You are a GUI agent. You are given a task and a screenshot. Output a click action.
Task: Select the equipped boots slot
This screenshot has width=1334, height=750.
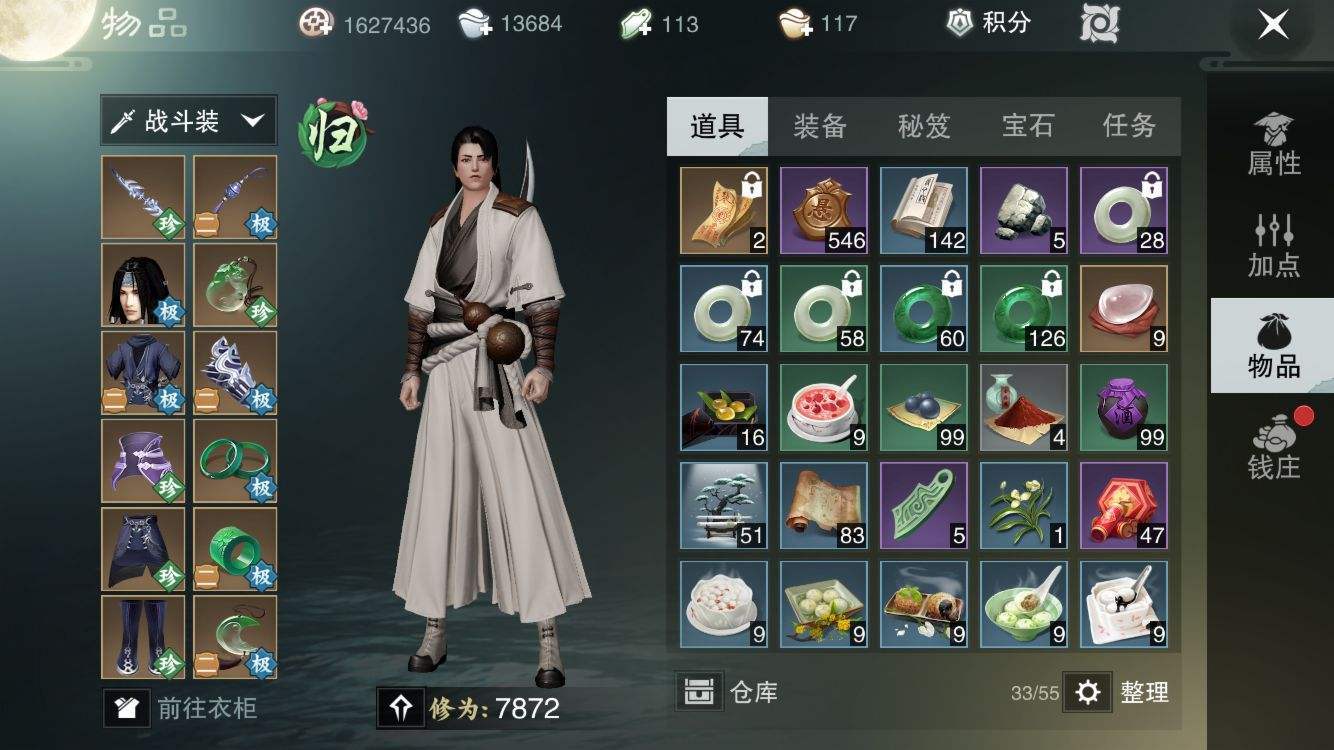[x=143, y=637]
